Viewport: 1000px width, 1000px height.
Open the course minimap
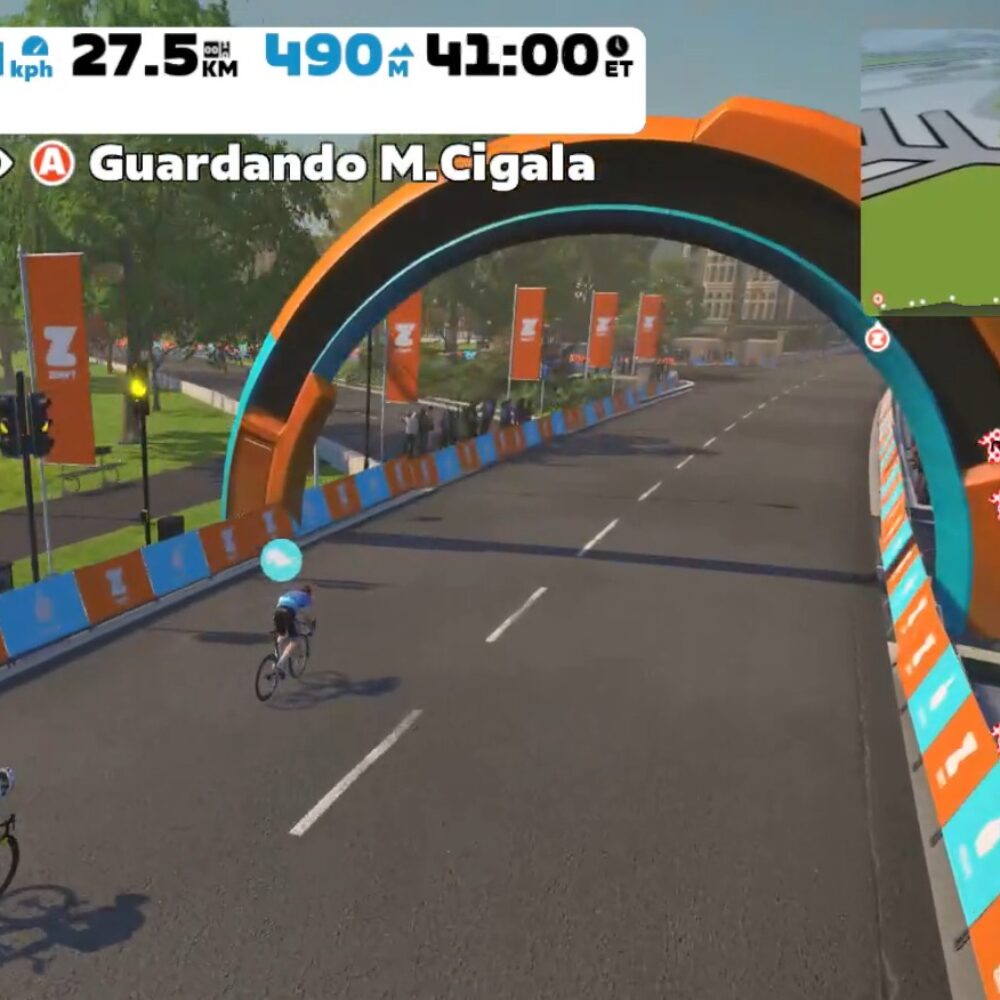click(931, 170)
